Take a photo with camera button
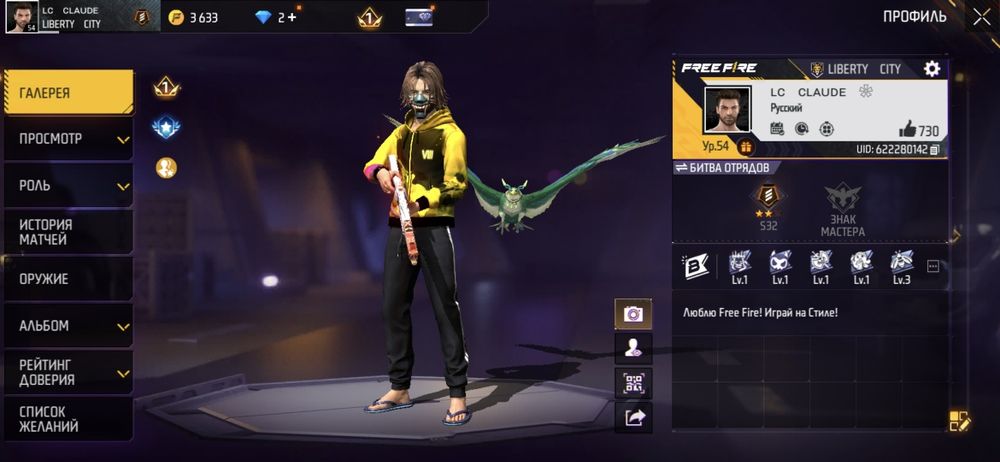Screen dimensions: 1000x462 pyautogui.click(x=633, y=314)
